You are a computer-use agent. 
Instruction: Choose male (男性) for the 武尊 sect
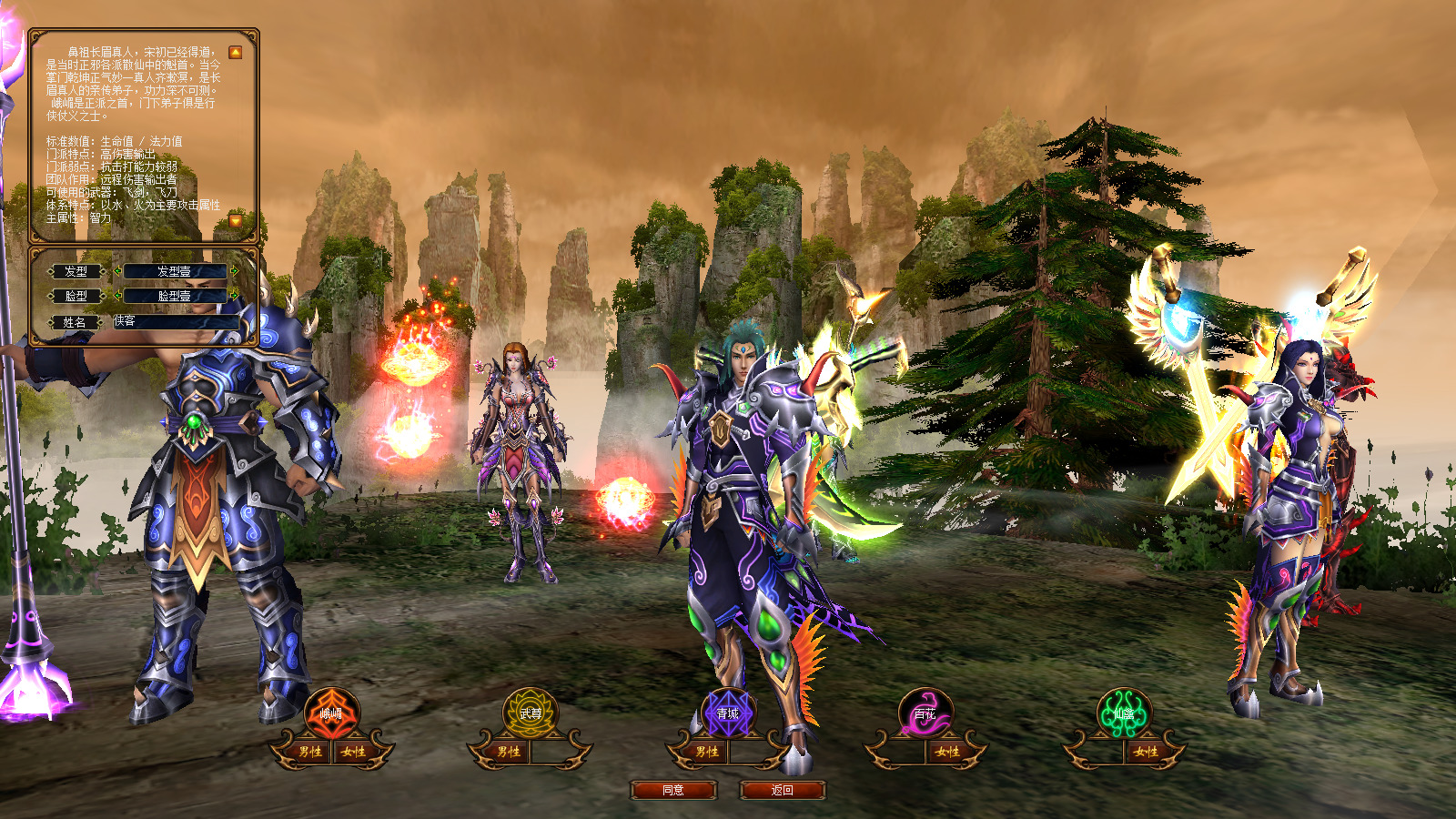pos(508,752)
